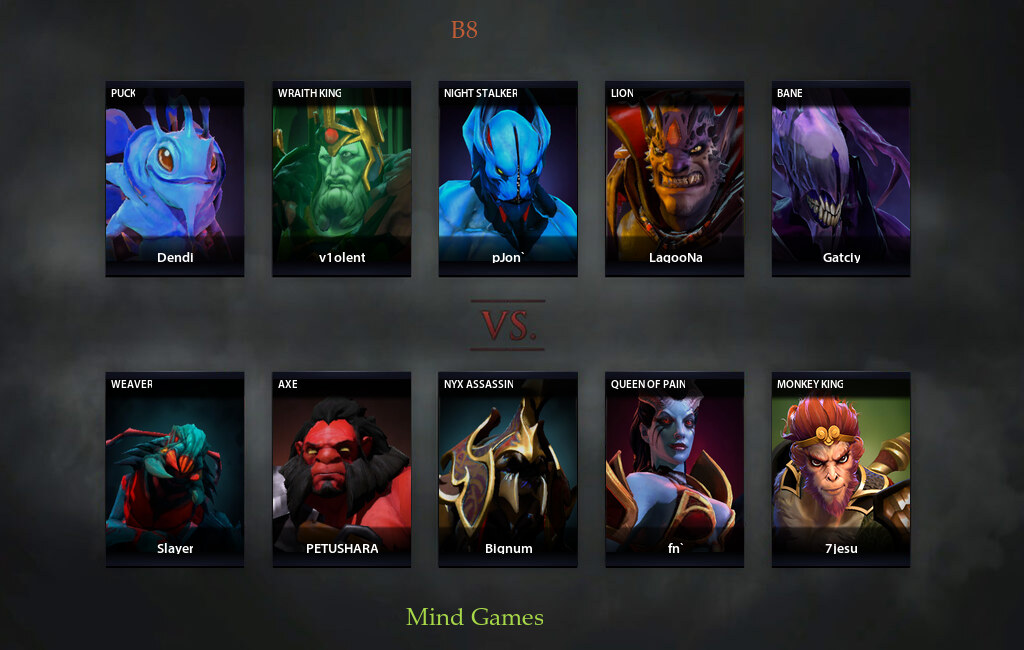Select PETUSHARA's Axe card
The width and height of the screenshot is (1024, 650).
(341, 470)
